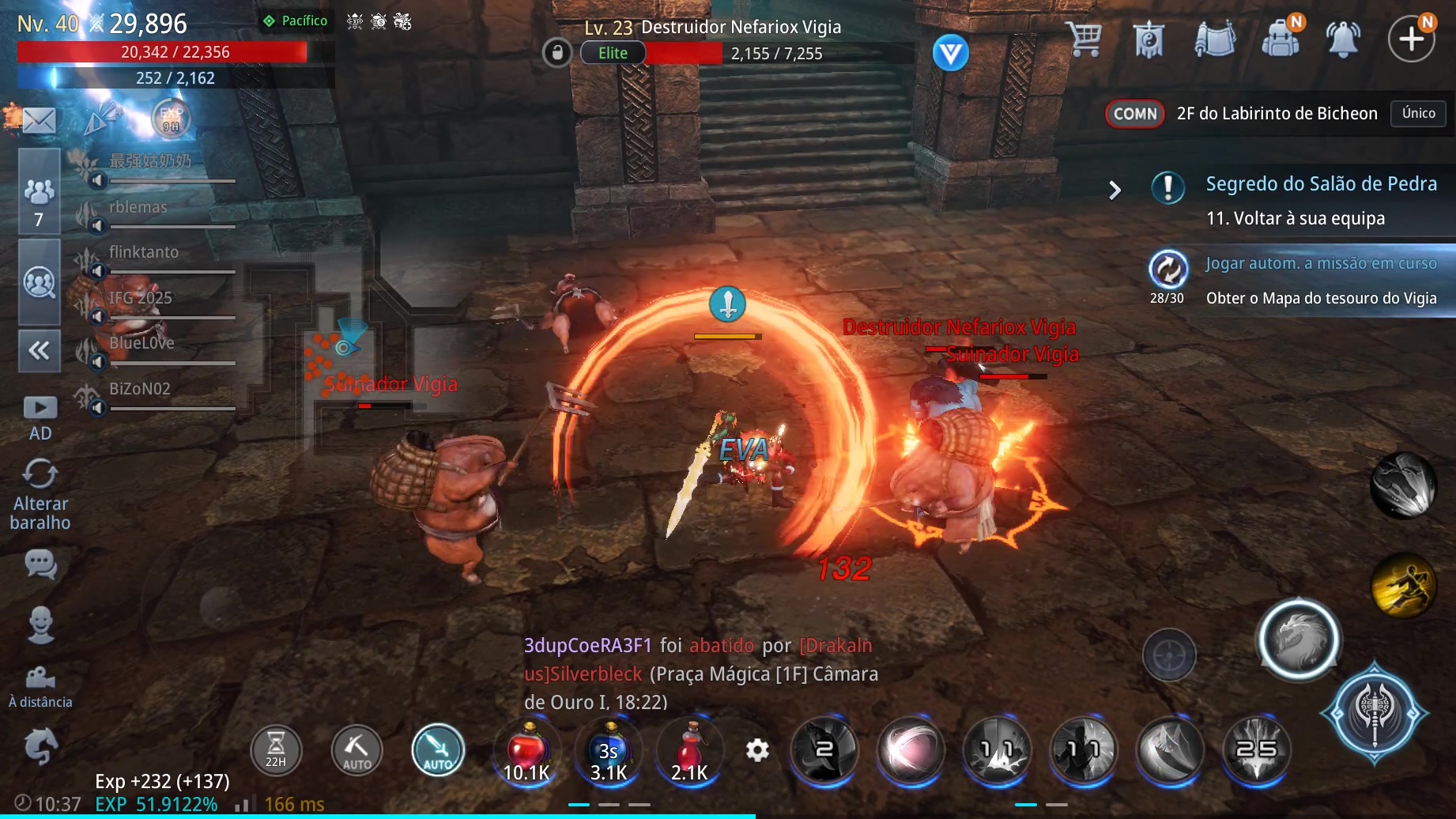The height and width of the screenshot is (819, 1456).
Task: Activate the main axe attack button
Action: point(1374,712)
